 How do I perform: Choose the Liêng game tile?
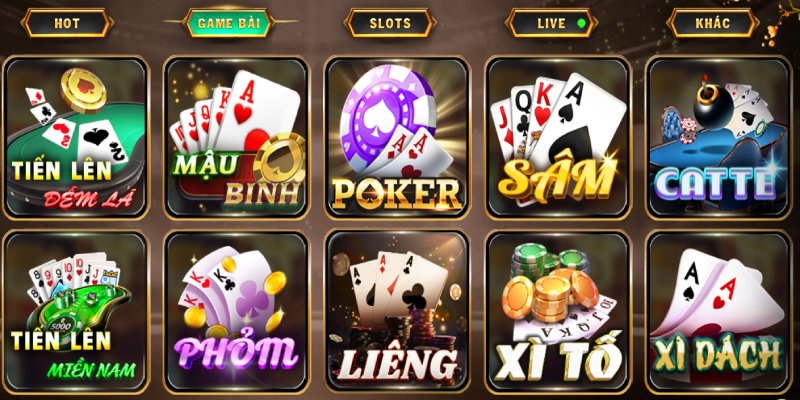397,311
